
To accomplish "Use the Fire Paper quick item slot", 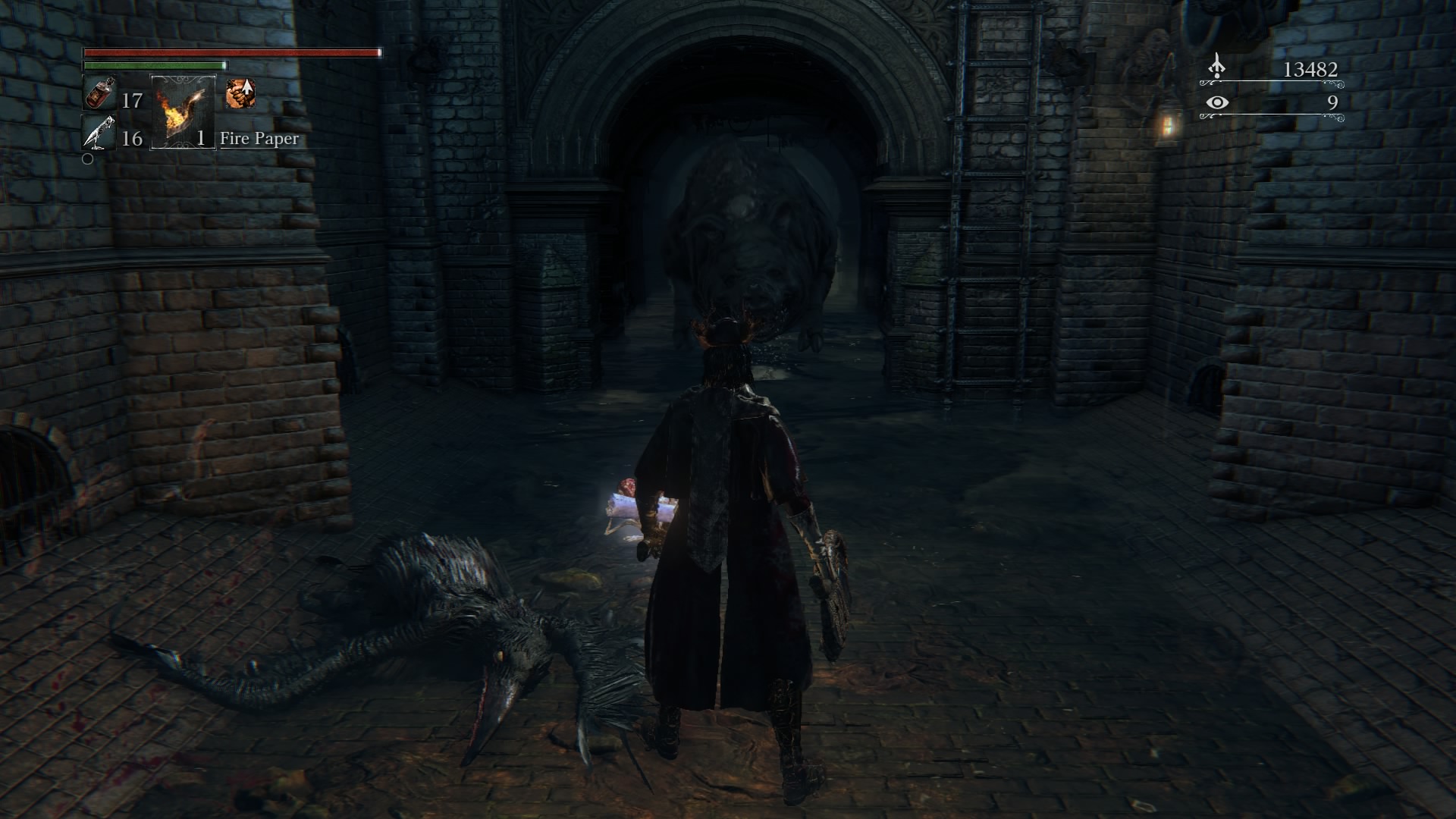I will (x=183, y=112).
